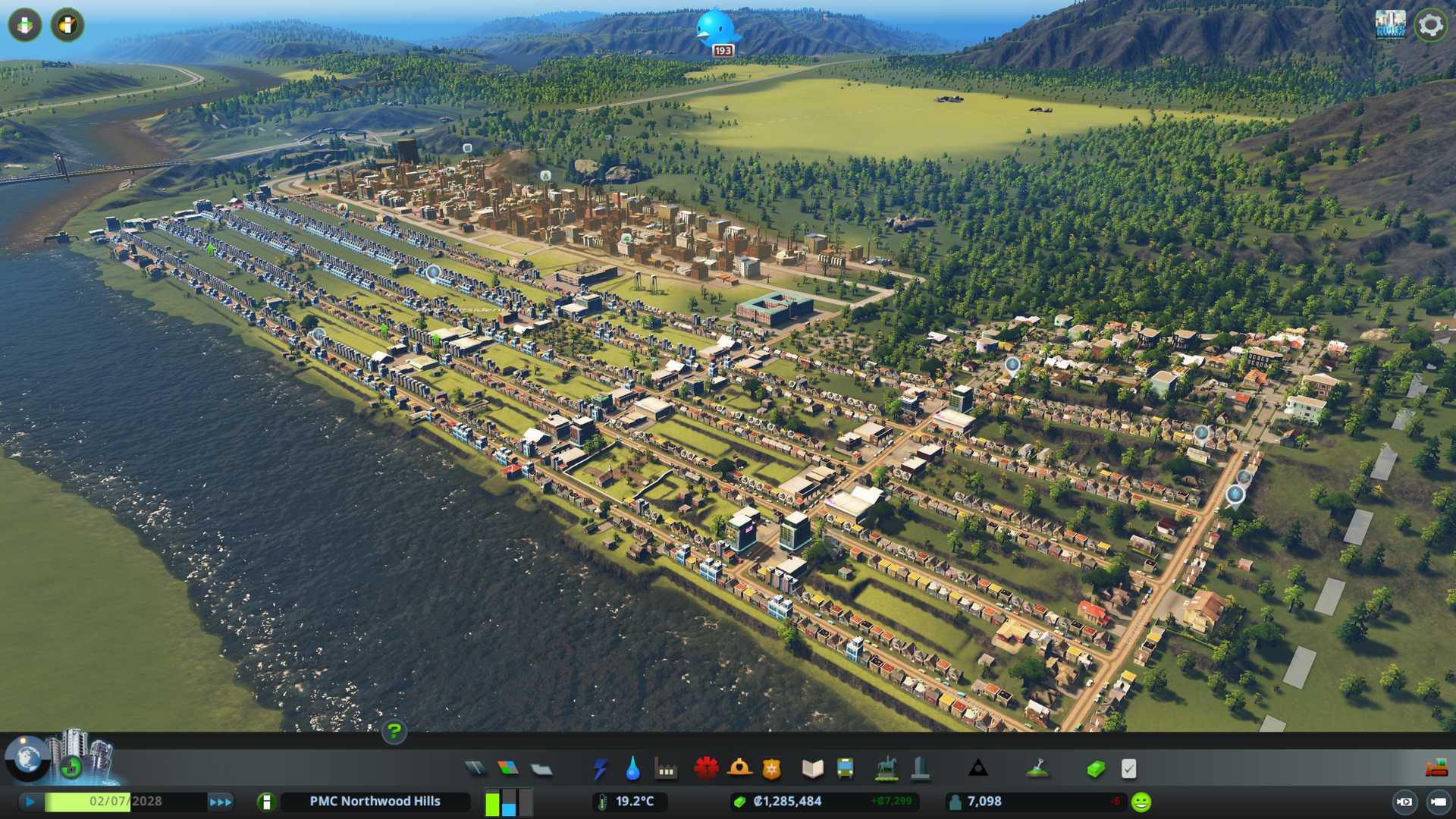This screenshot has height=819, width=1456.
Task: Open the Chirper blue bird feed
Action: 715,29
